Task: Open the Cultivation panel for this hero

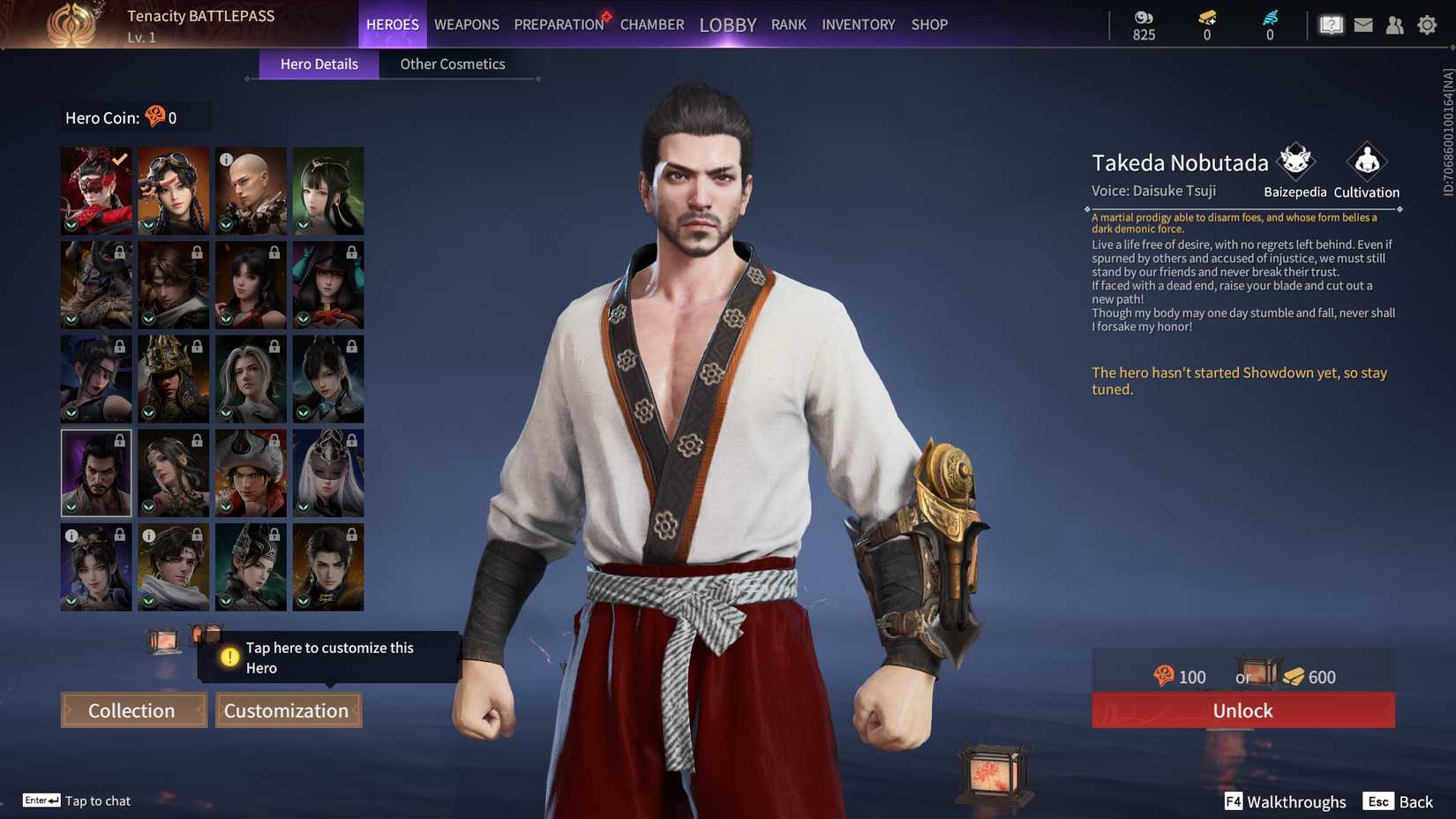Action: click(1365, 163)
